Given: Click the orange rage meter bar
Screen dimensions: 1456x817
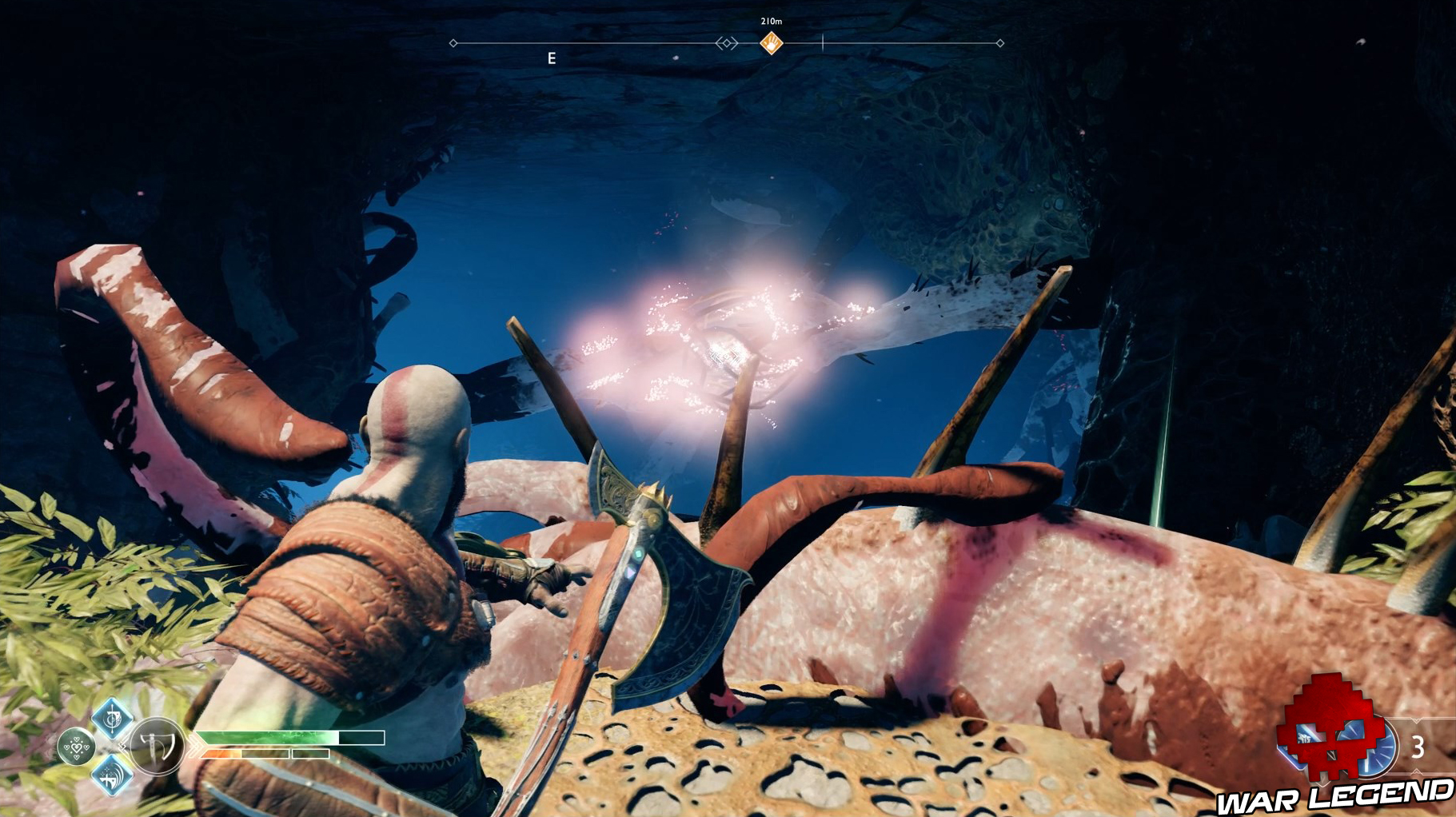Looking at the screenshot, I should pyautogui.click(x=220, y=753).
